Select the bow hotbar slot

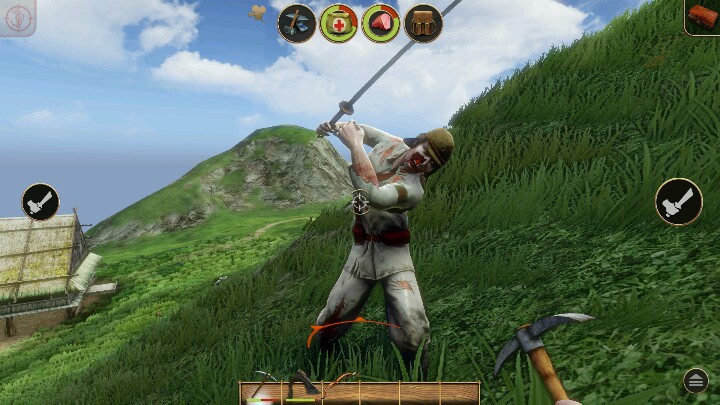(x=341, y=392)
